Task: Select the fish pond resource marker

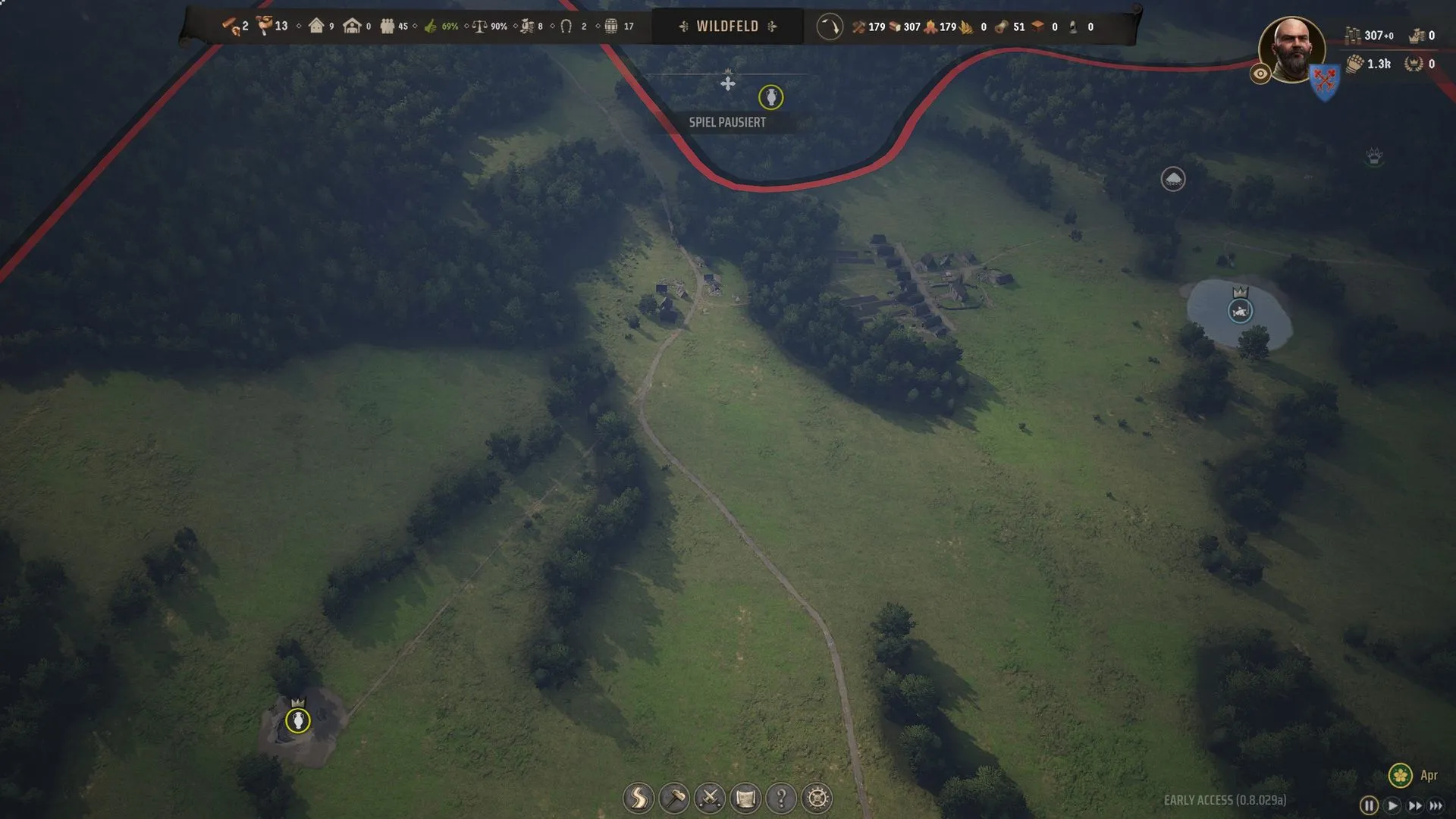Action: coord(1240,311)
